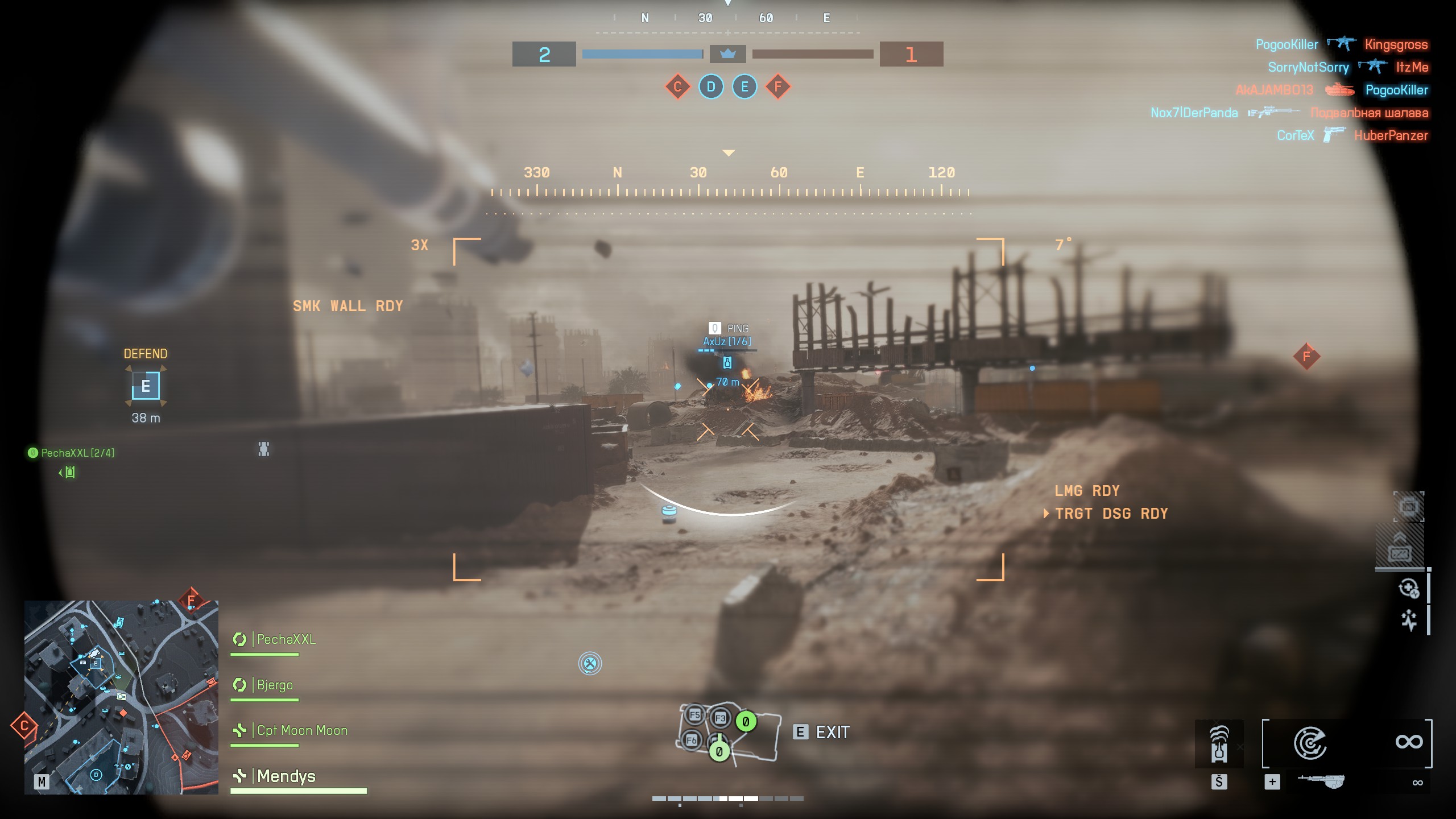Select the LMG weapon icon

click(x=1321, y=782)
